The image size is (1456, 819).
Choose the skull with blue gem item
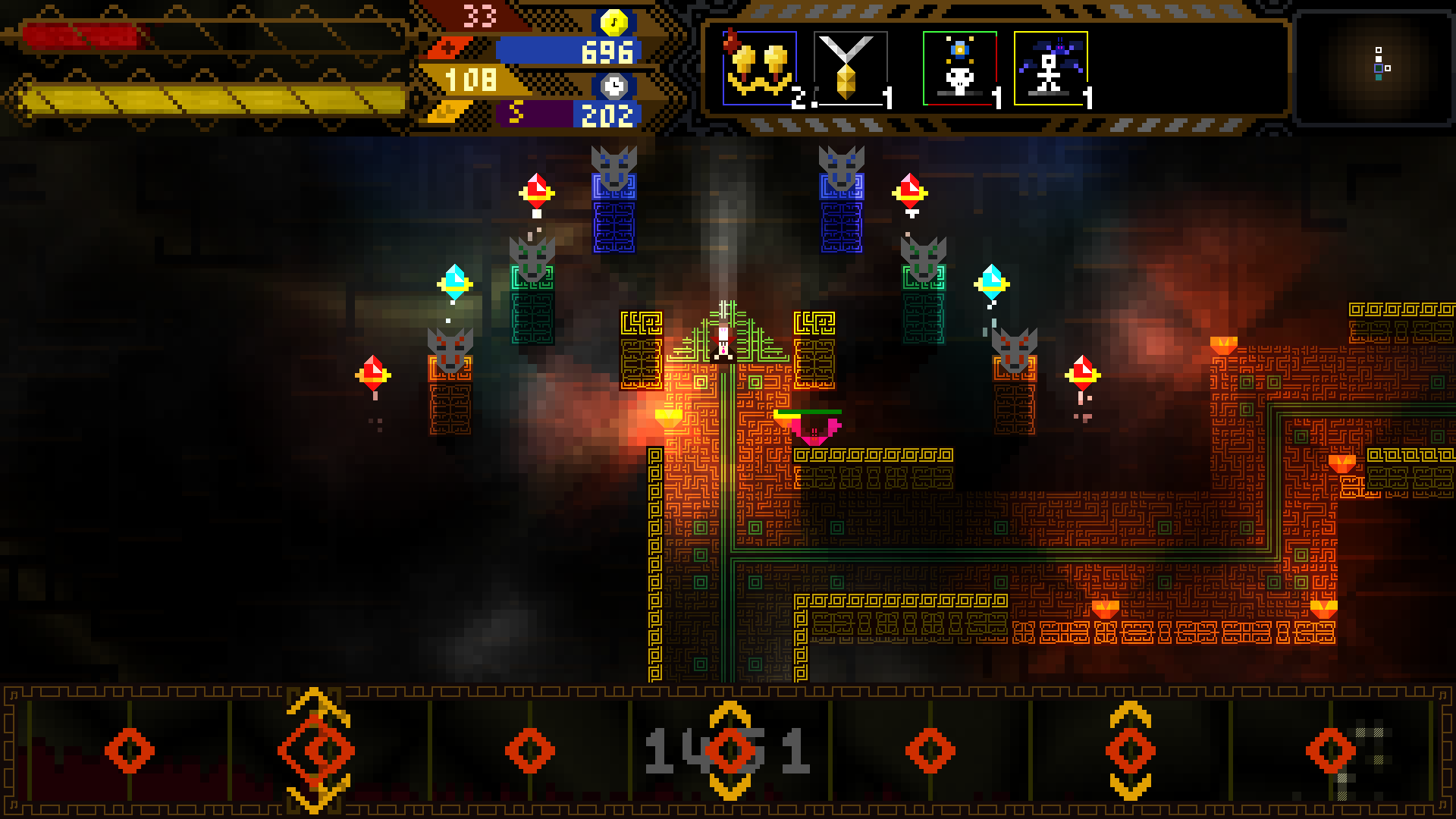[959, 69]
